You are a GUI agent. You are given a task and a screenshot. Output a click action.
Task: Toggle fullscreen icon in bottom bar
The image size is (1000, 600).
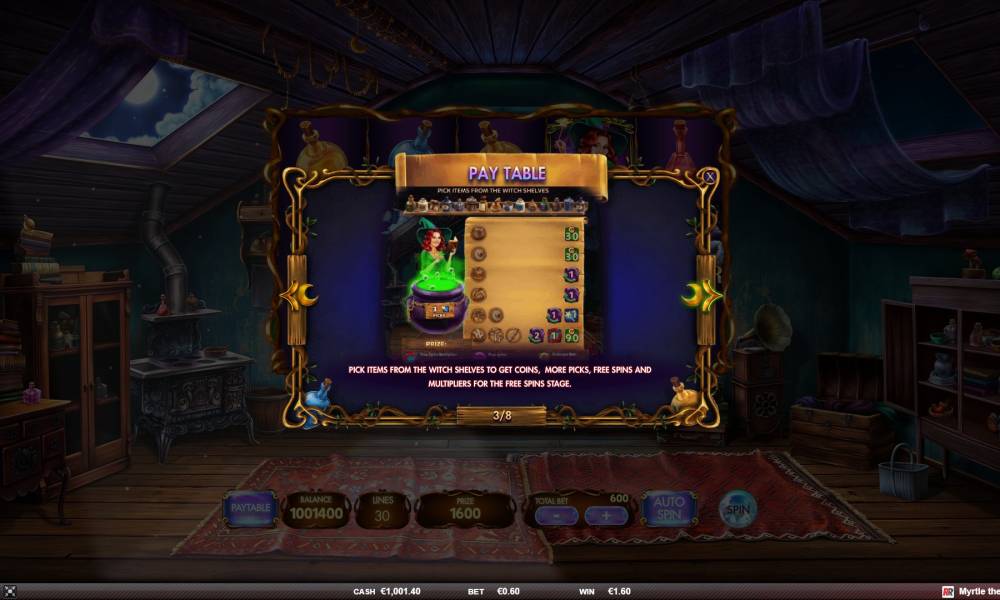[10, 592]
